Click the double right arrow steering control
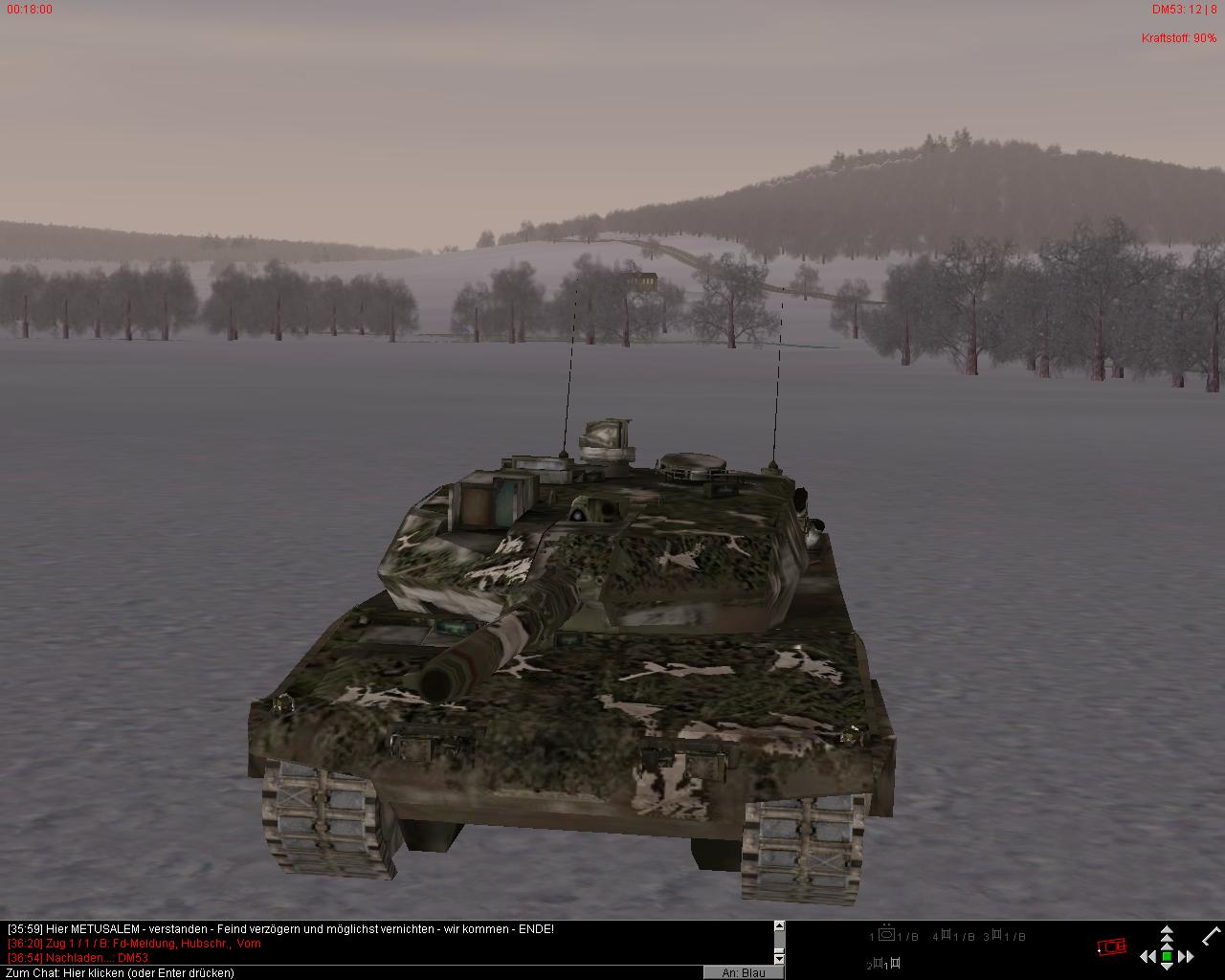 tap(1187, 956)
